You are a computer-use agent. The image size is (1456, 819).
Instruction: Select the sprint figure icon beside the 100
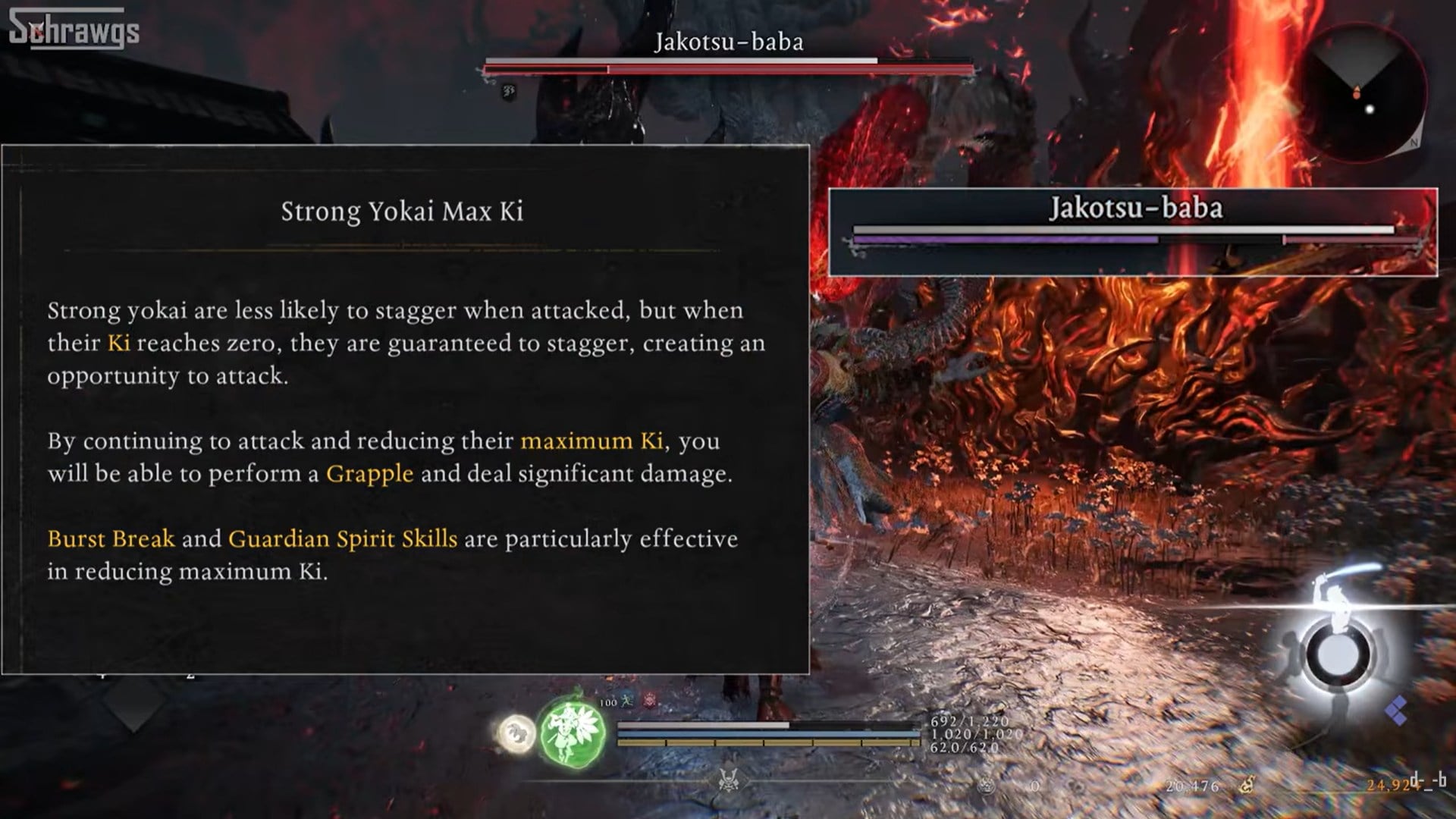(x=628, y=702)
